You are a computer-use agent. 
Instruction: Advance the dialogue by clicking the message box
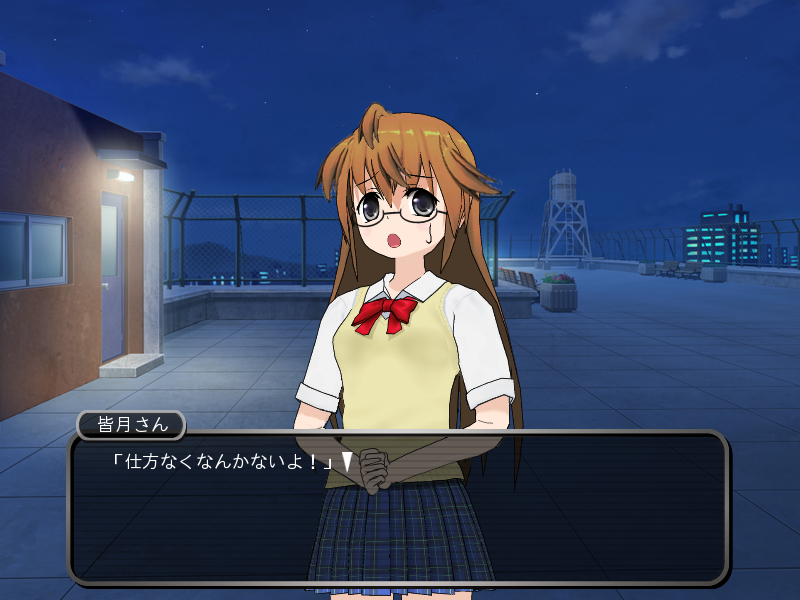397,508
